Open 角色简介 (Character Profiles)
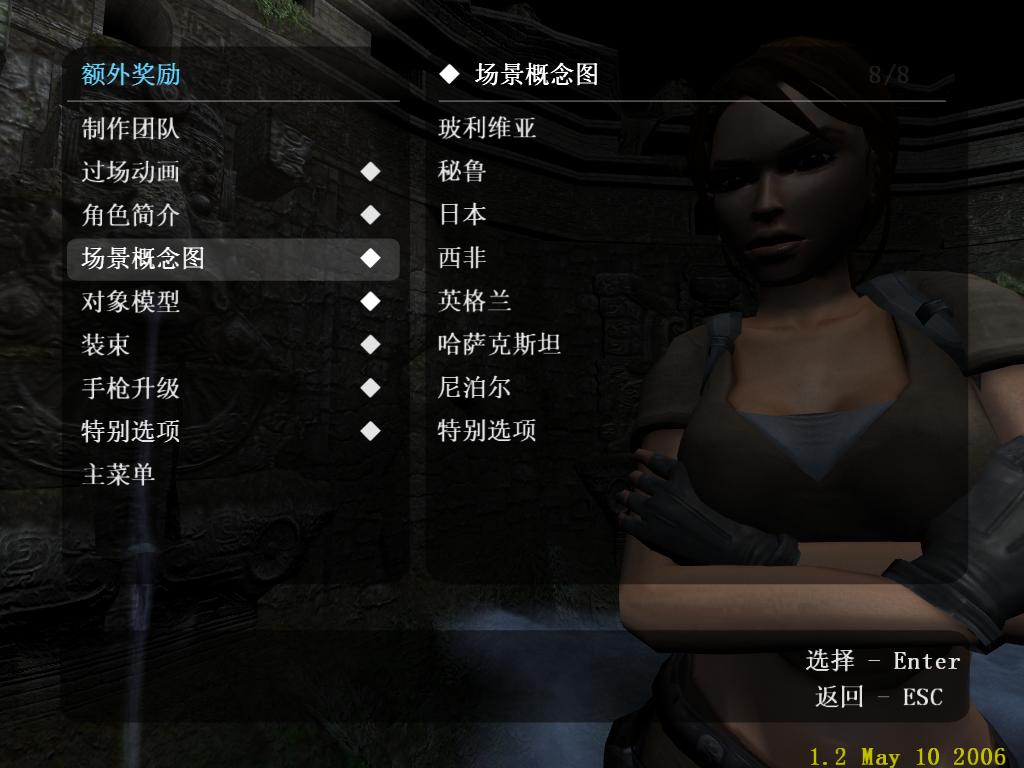1024x768 pixels. pos(130,215)
